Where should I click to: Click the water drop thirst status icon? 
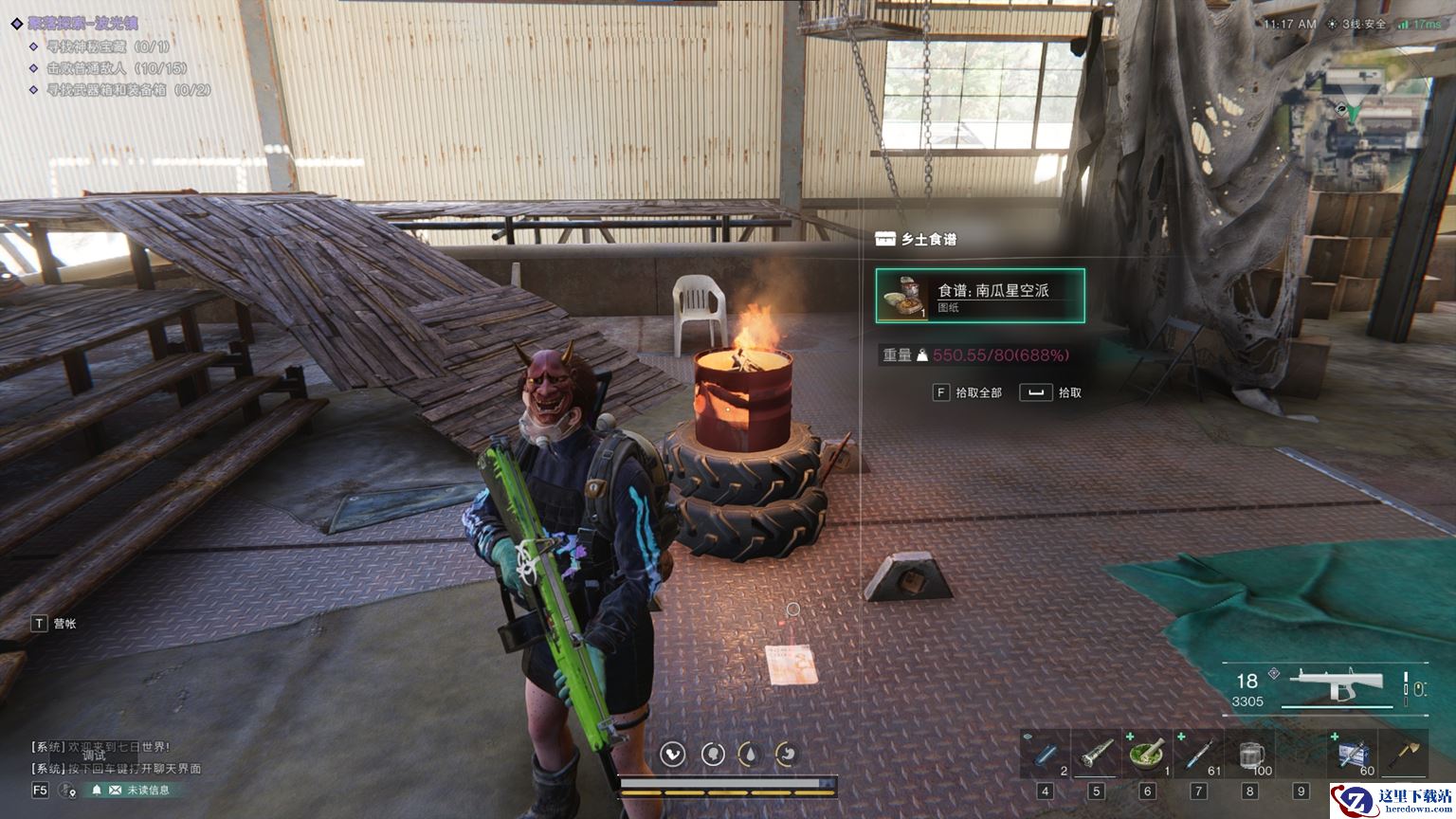(x=749, y=754)
